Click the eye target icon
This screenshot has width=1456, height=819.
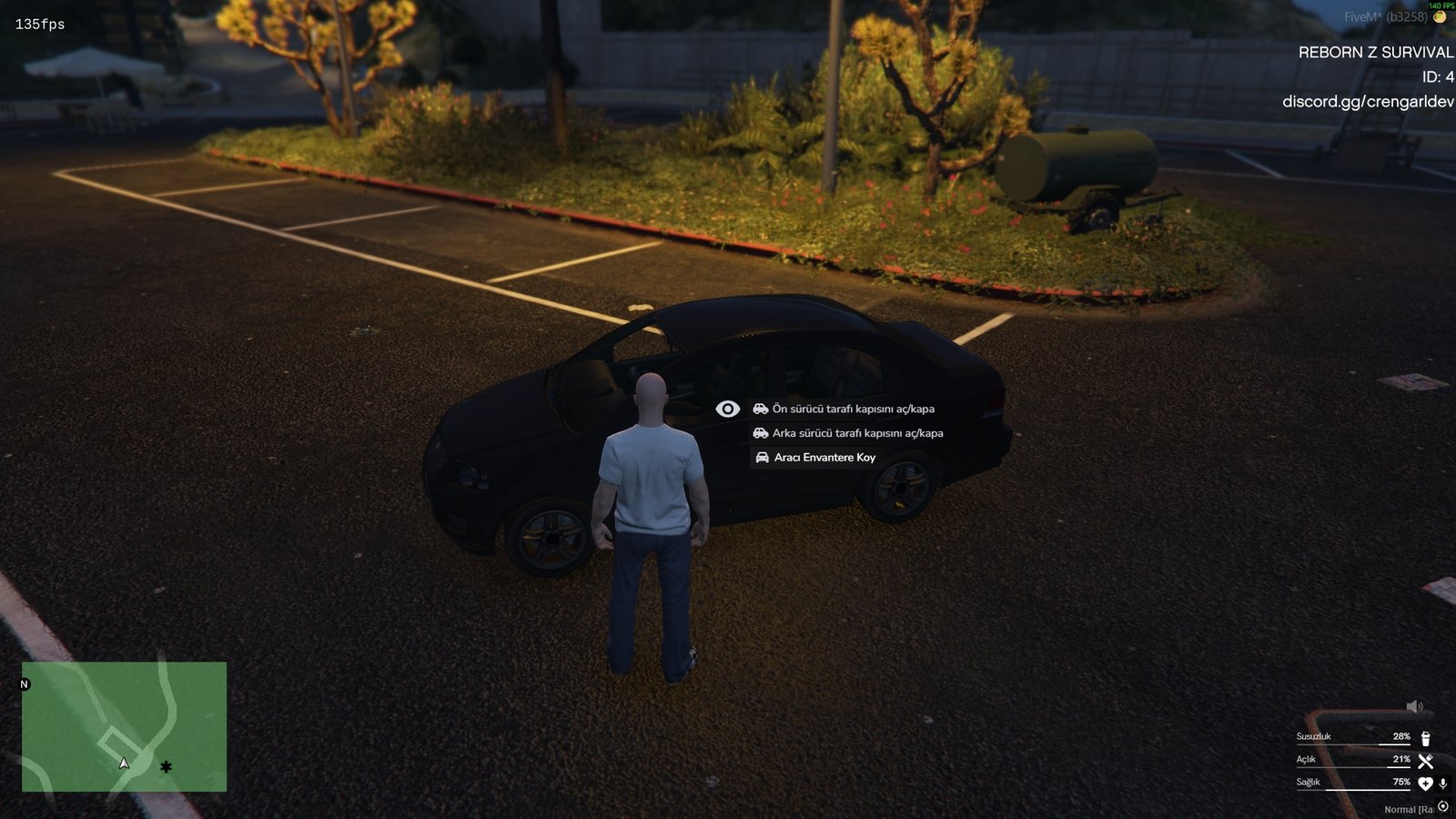(727, 409)
